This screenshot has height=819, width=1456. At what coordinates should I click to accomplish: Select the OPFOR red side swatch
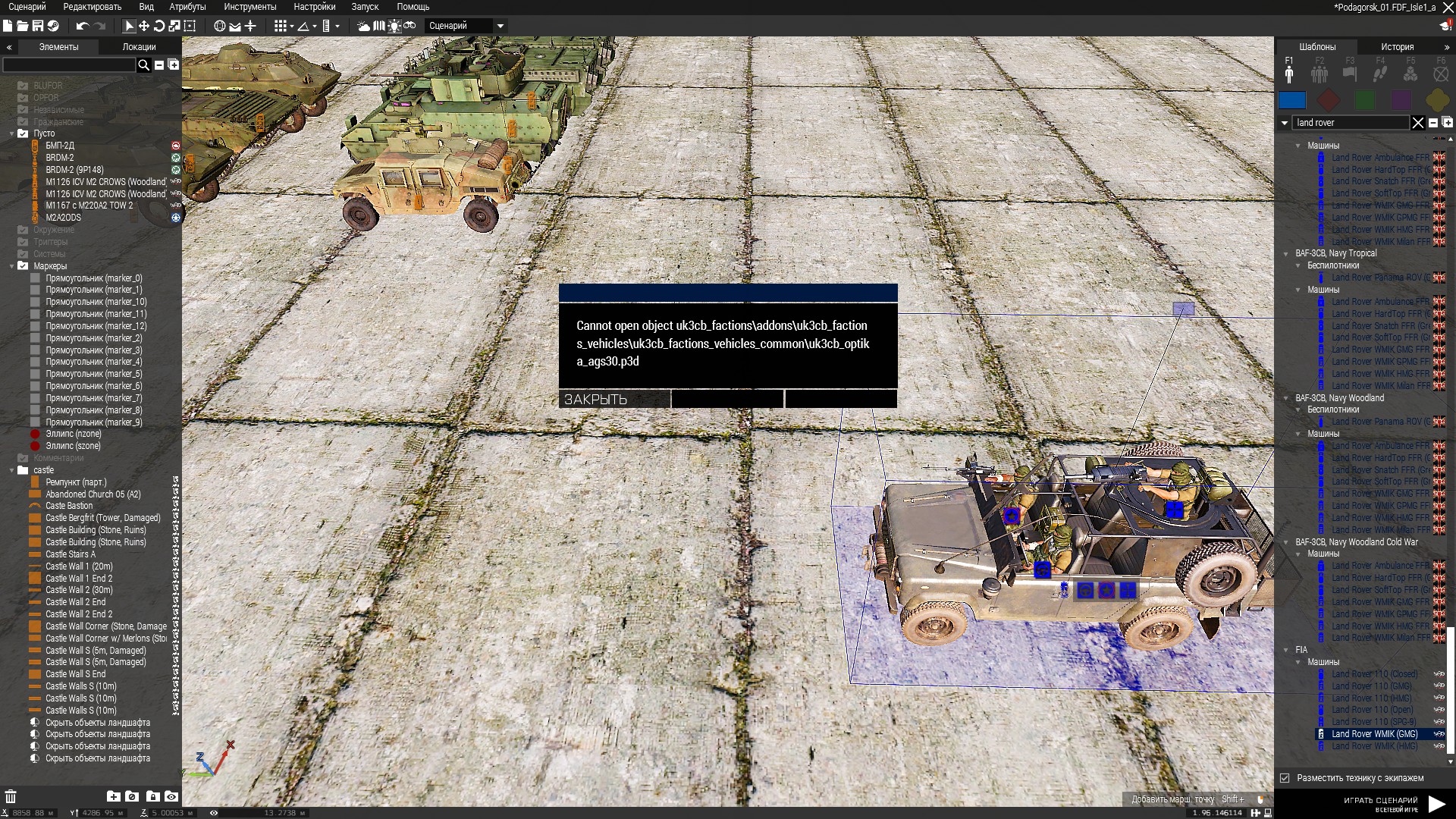1329,100
